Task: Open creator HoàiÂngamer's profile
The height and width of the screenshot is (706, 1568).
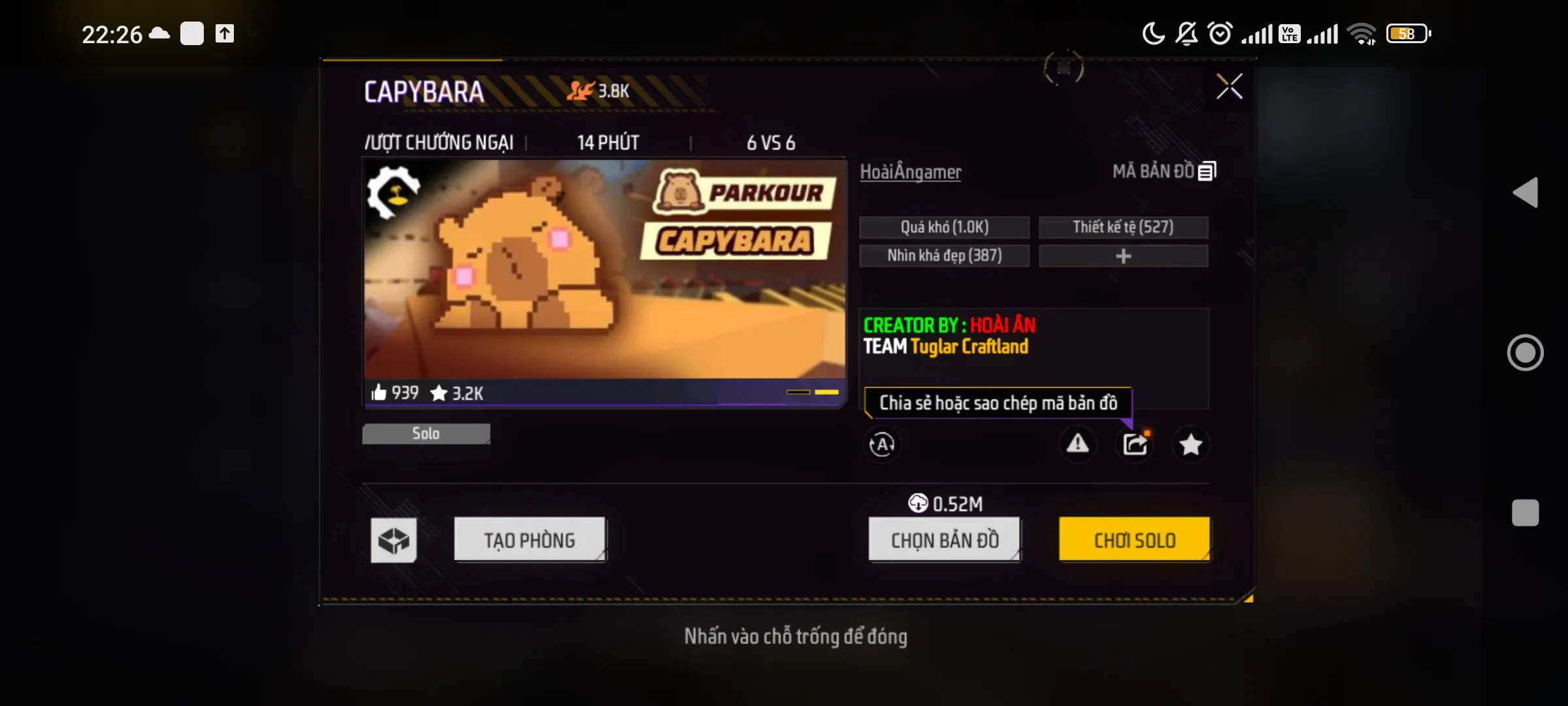Action: pos(910,172)
